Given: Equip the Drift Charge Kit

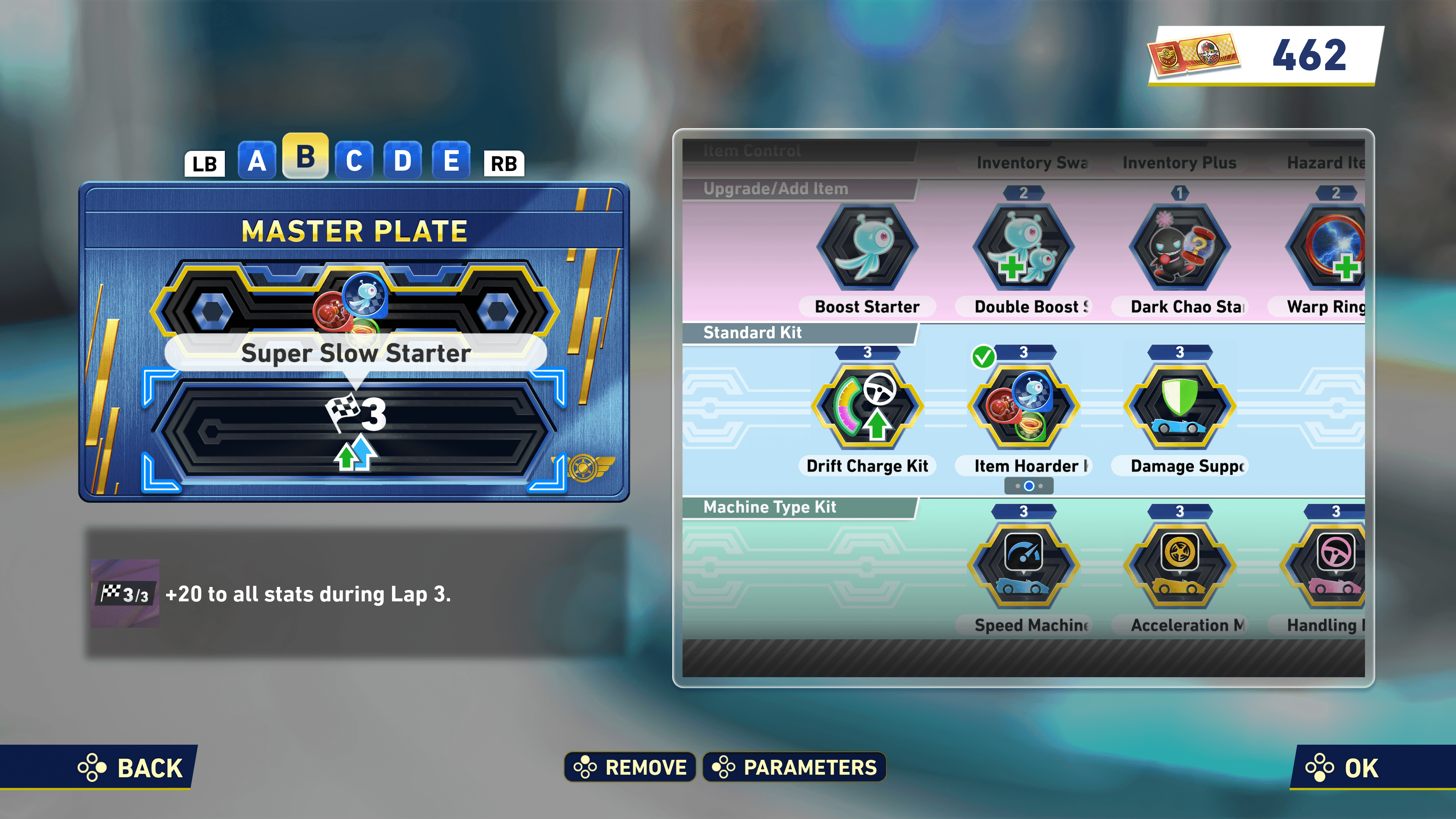Looking at the screenshot, I should 867,407.
